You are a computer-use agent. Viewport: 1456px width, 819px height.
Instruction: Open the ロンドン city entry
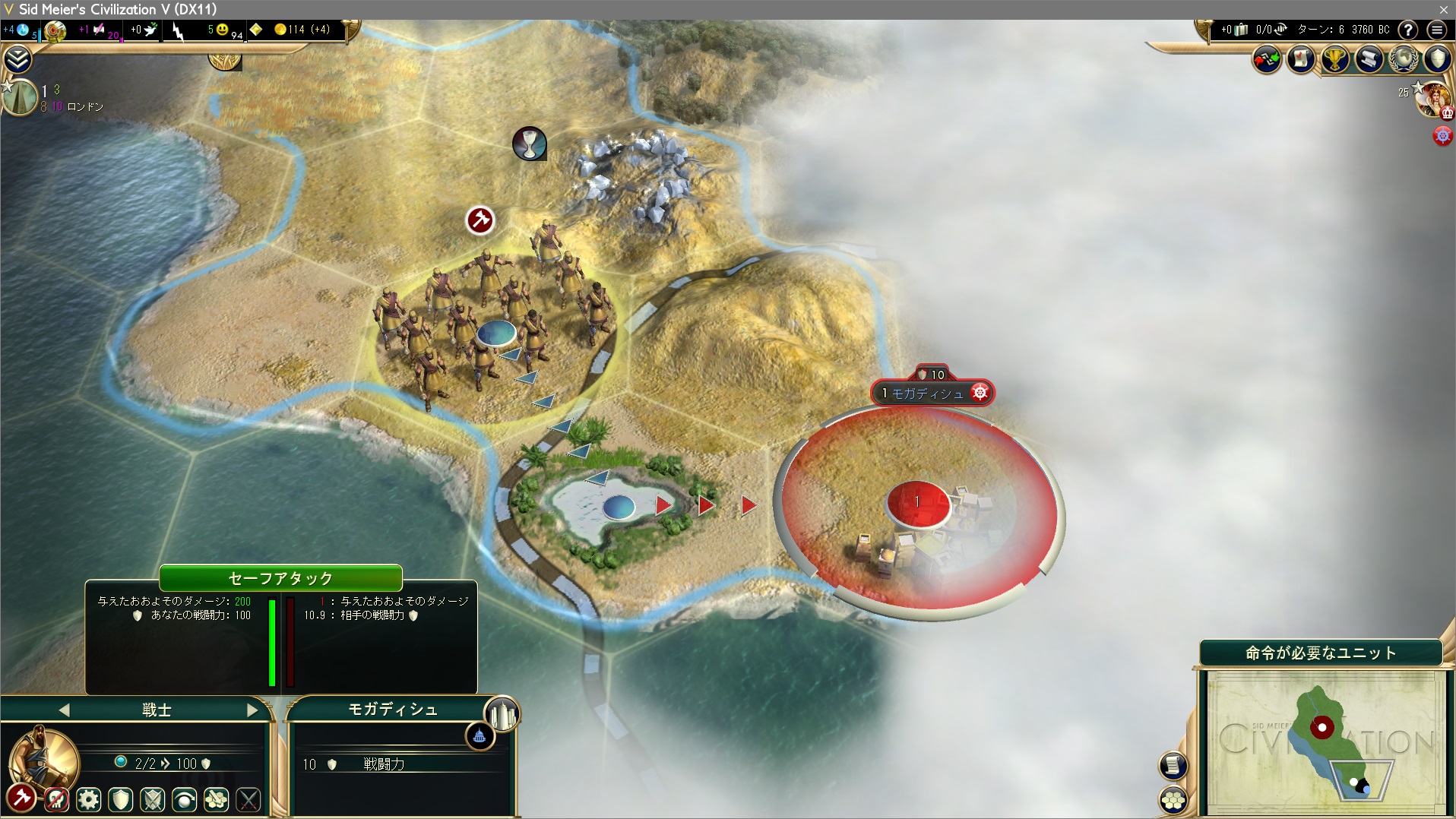pyautogui.click(x=84, y=106)
